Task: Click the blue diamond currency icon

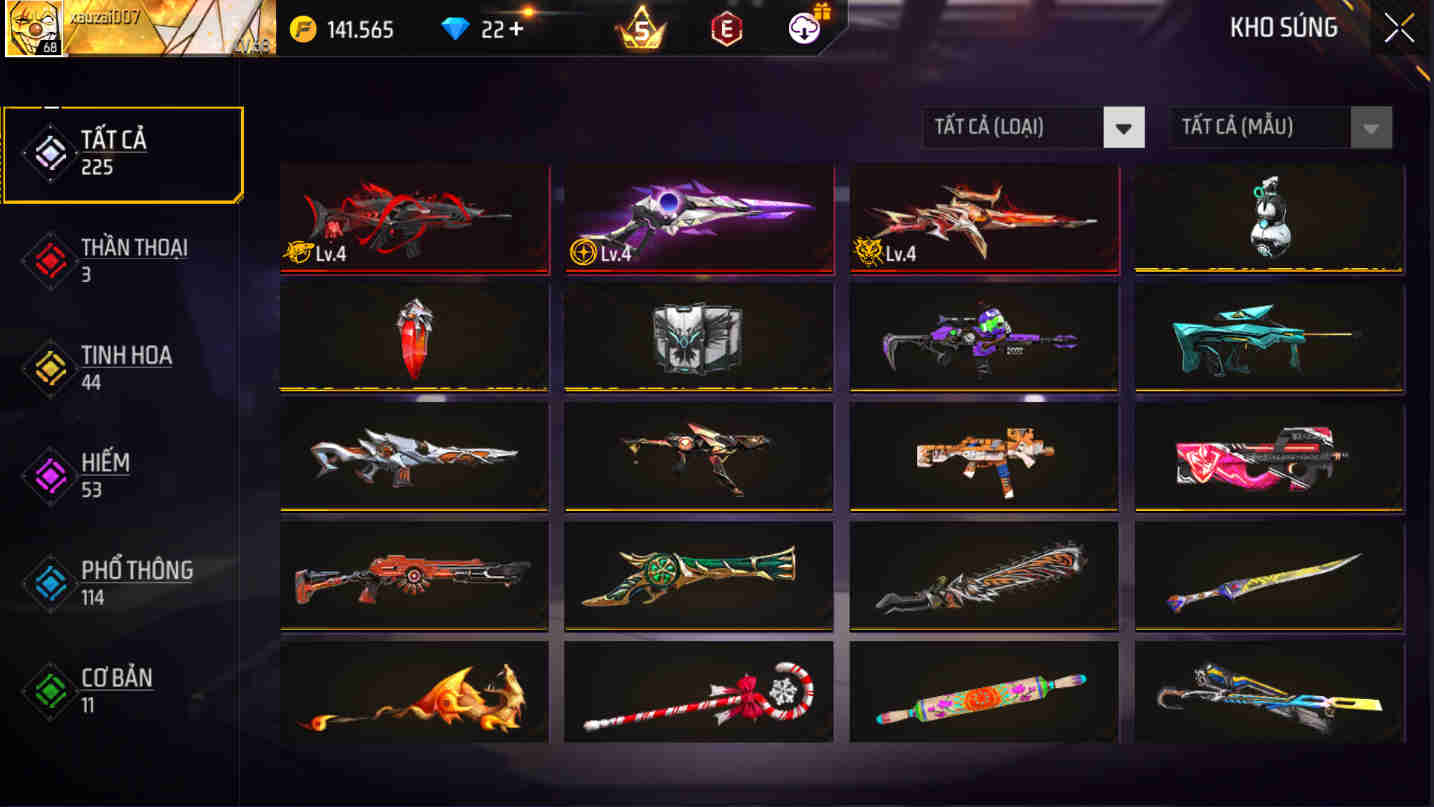Action: 455,29
